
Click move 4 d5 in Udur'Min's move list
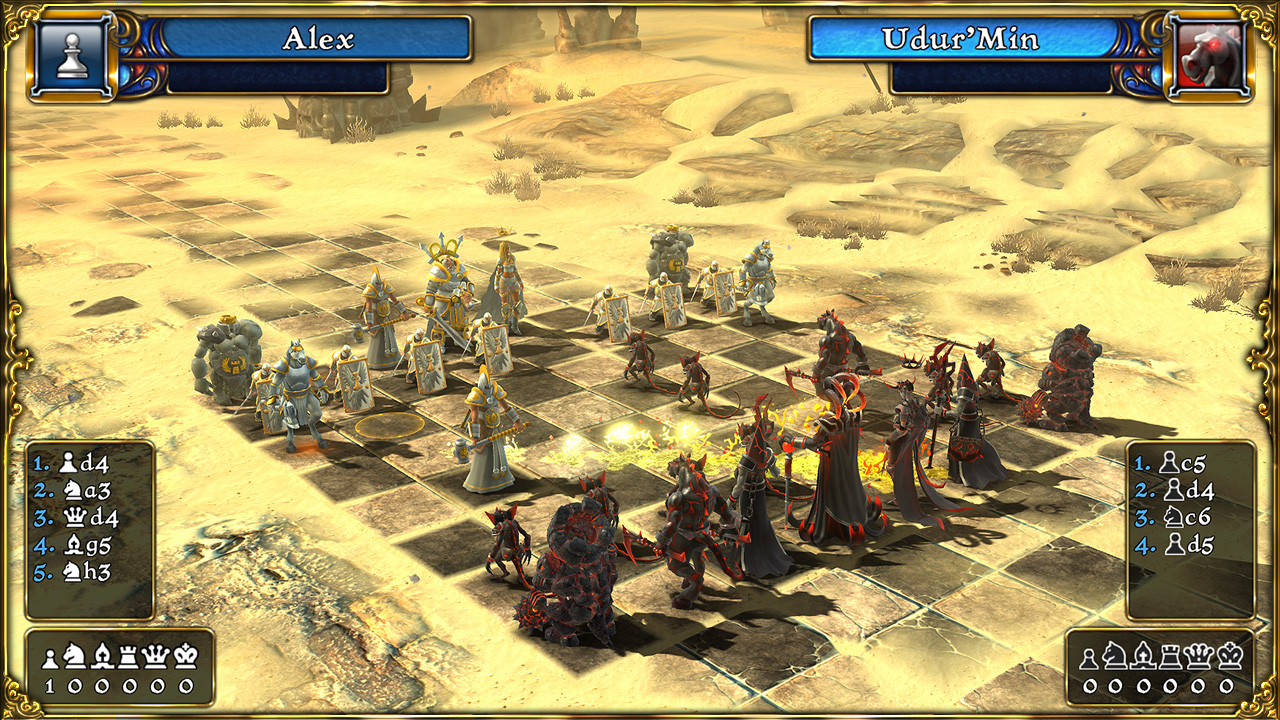click(x=1195, y=544)
